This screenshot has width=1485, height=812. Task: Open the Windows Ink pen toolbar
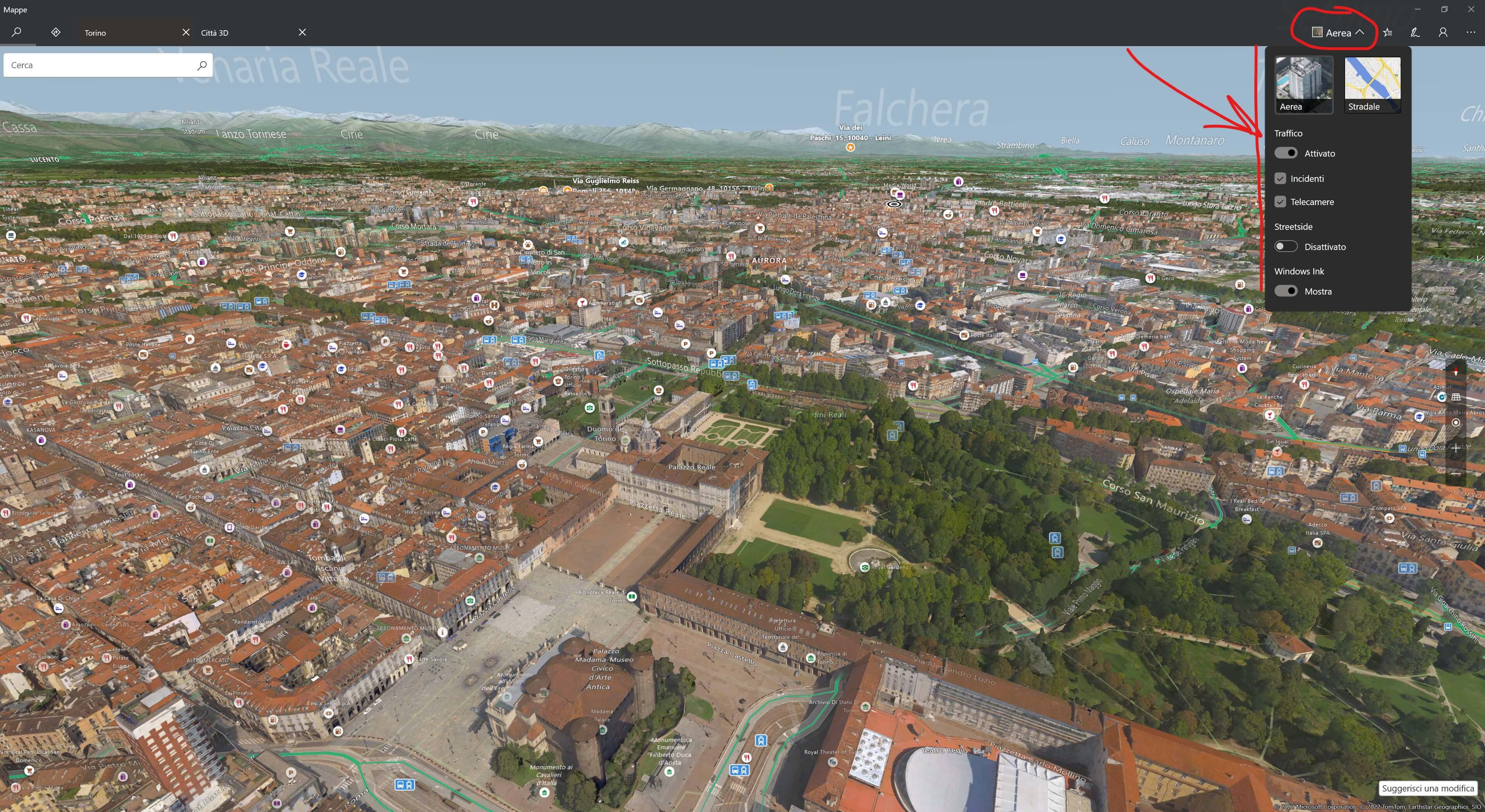pyautogui.click(x=1415, y=33)
